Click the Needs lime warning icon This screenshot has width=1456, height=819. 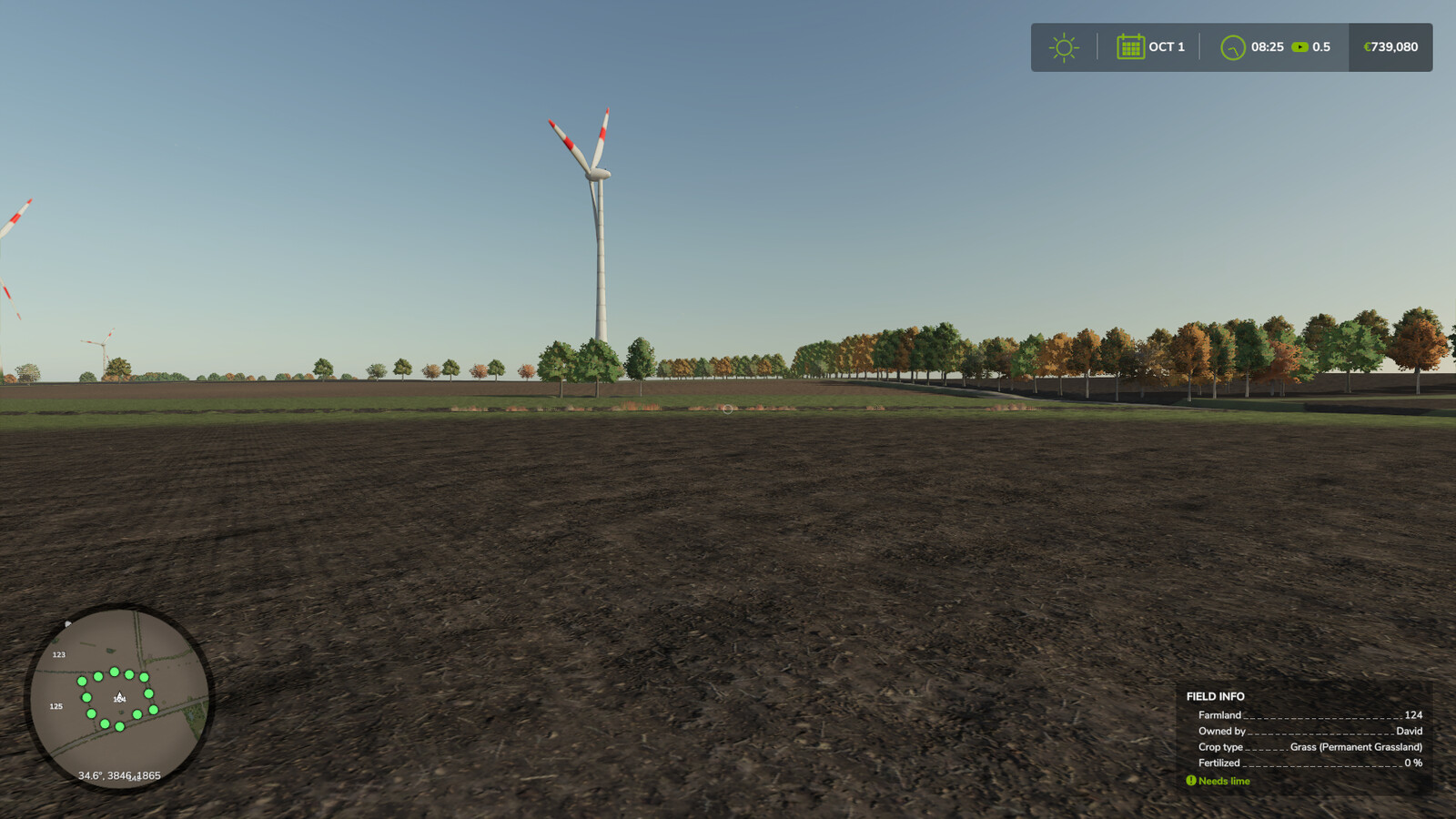tap(1190, 781)
